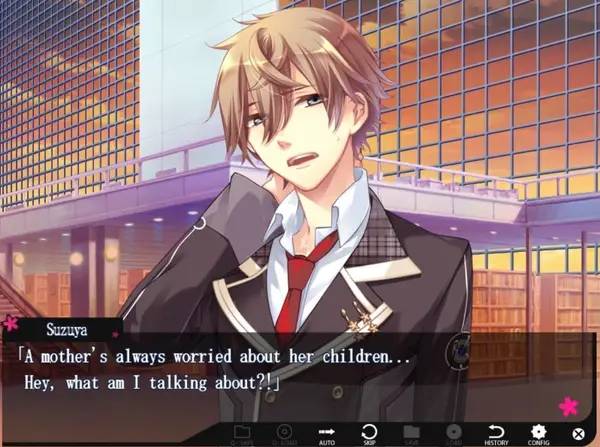Quick load using the Q-Load disc icon
The image size is (600, 447).
coord(282,432)
